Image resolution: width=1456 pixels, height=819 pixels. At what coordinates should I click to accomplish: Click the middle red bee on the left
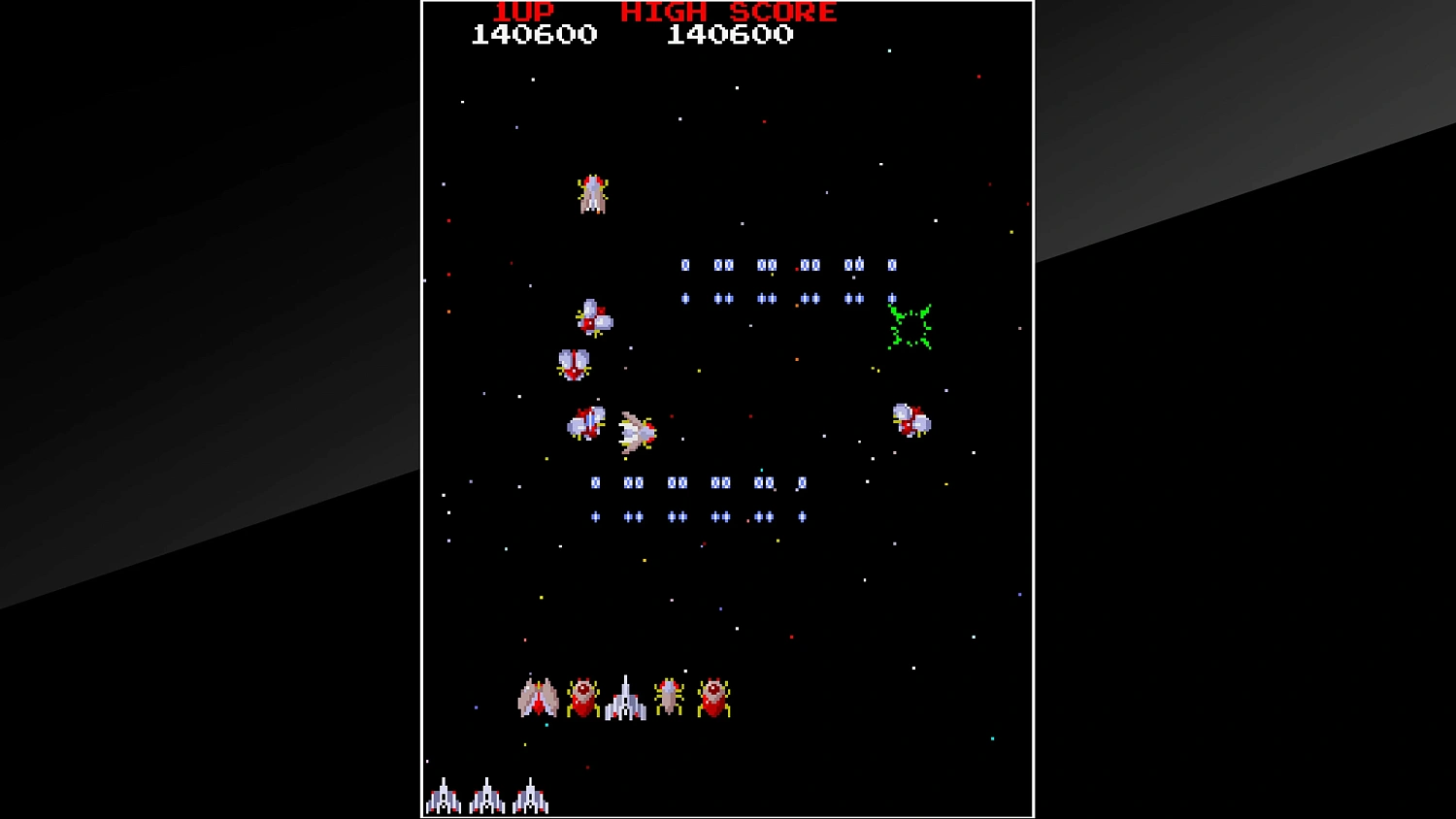pyautogui.click(x=573, y=367)
